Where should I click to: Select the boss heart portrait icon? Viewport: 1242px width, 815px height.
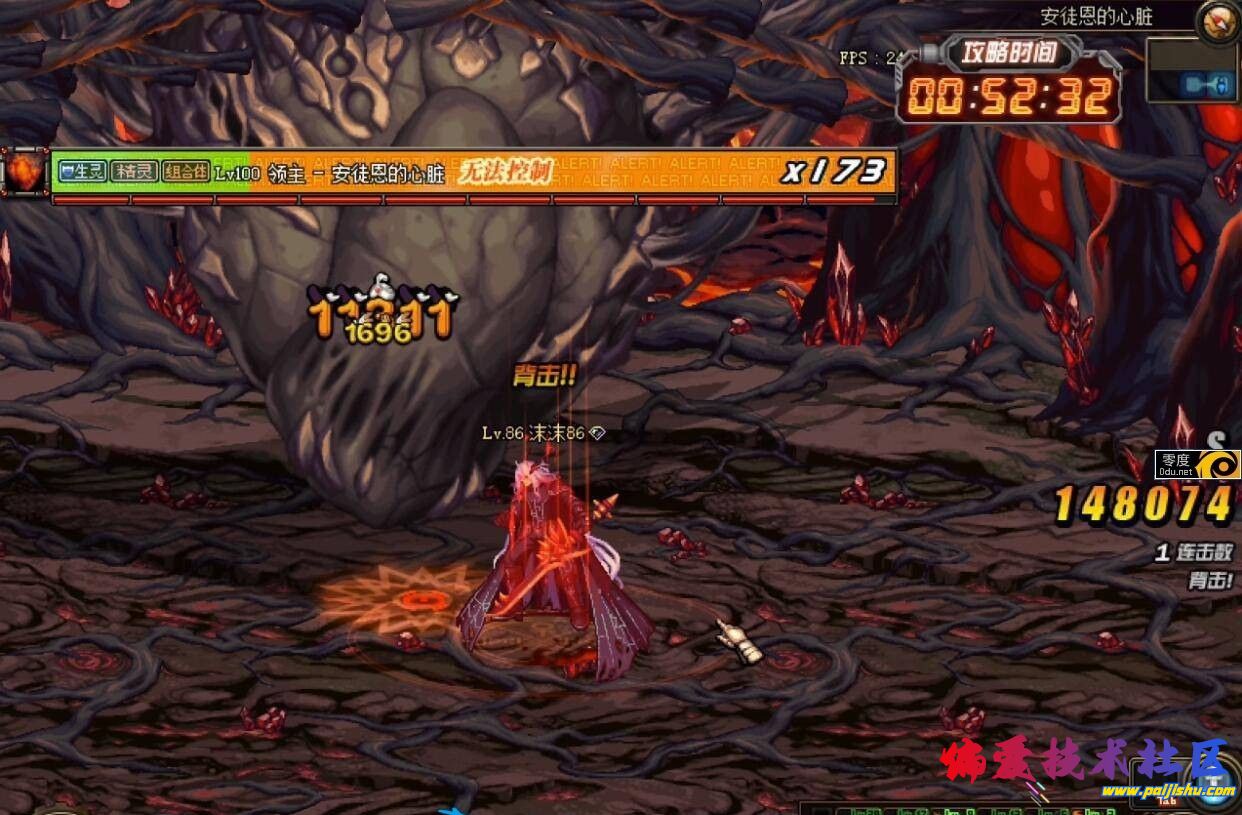click(25, 173)
